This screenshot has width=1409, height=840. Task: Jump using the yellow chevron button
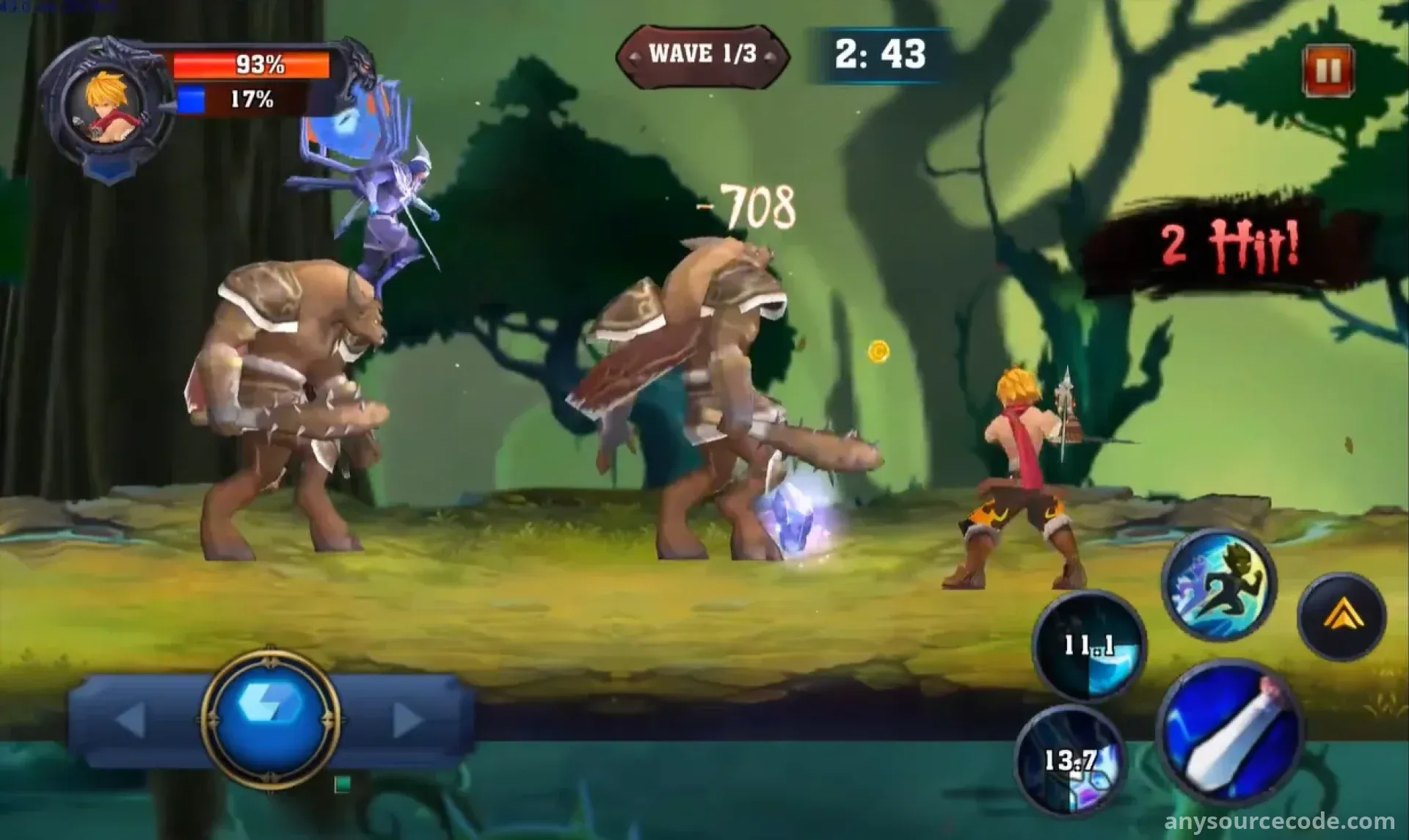1342,615
